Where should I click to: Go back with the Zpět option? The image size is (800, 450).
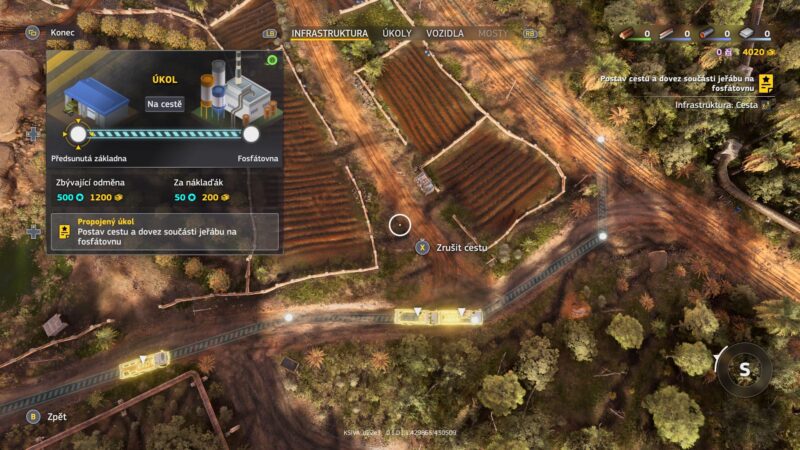pos(57,416)
